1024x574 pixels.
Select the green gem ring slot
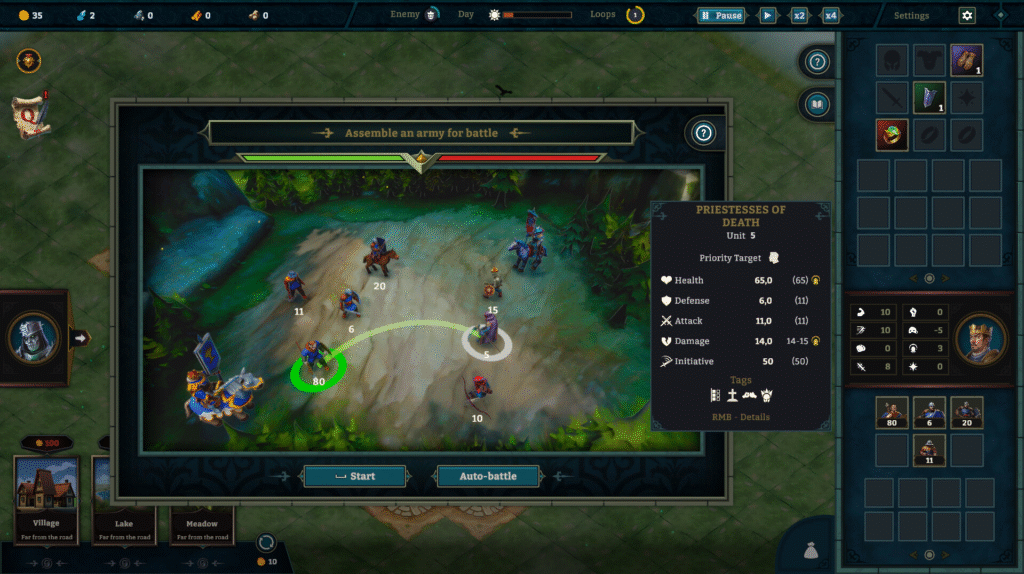click(892, 134)
